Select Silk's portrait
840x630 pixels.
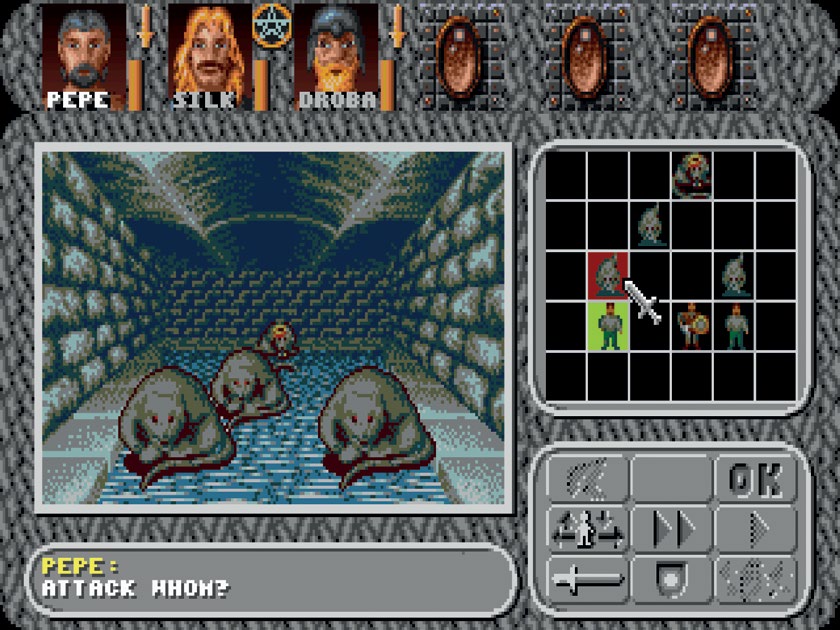[210, 55]
